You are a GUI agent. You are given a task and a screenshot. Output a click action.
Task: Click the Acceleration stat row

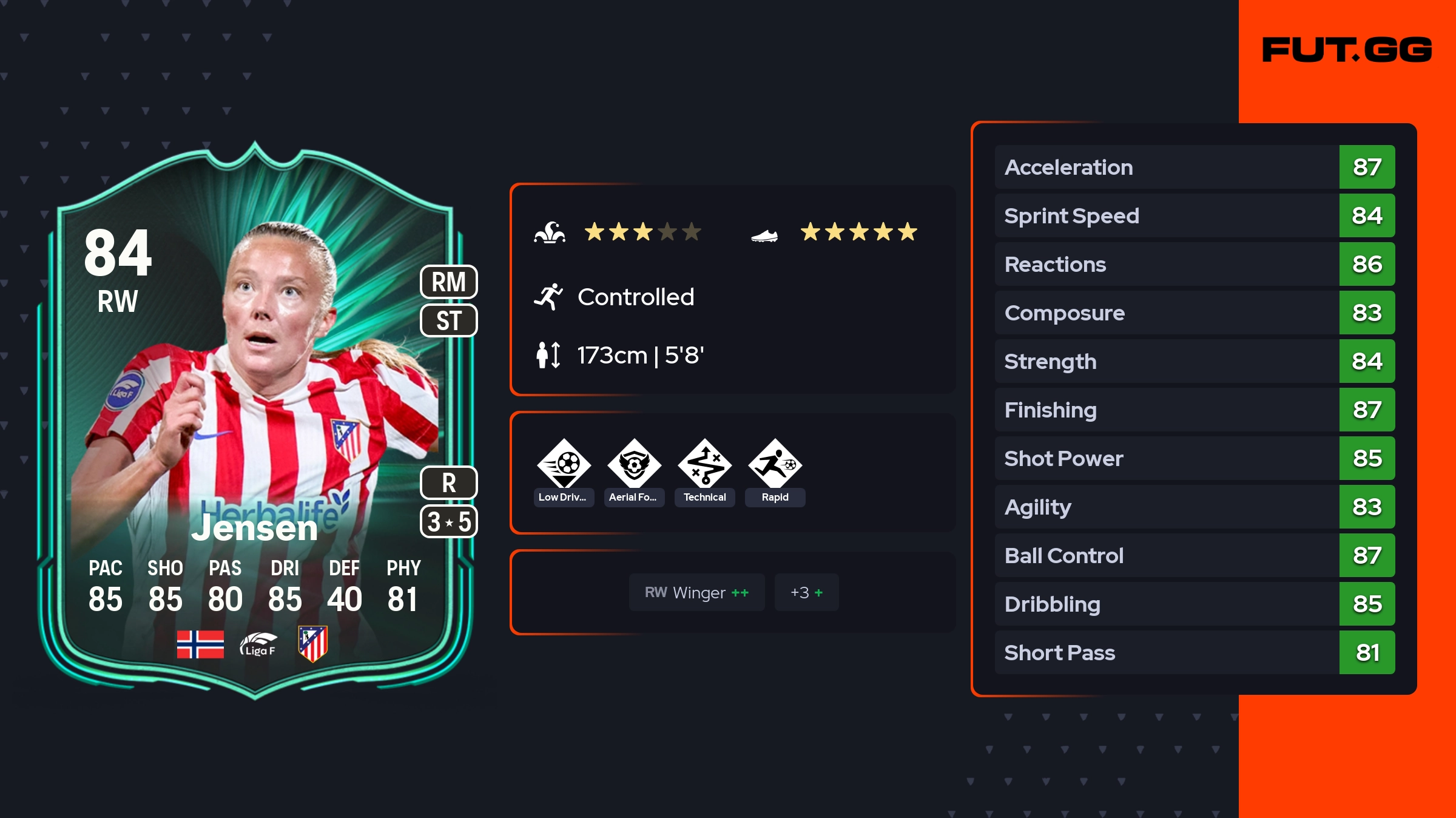point(1194,167)
